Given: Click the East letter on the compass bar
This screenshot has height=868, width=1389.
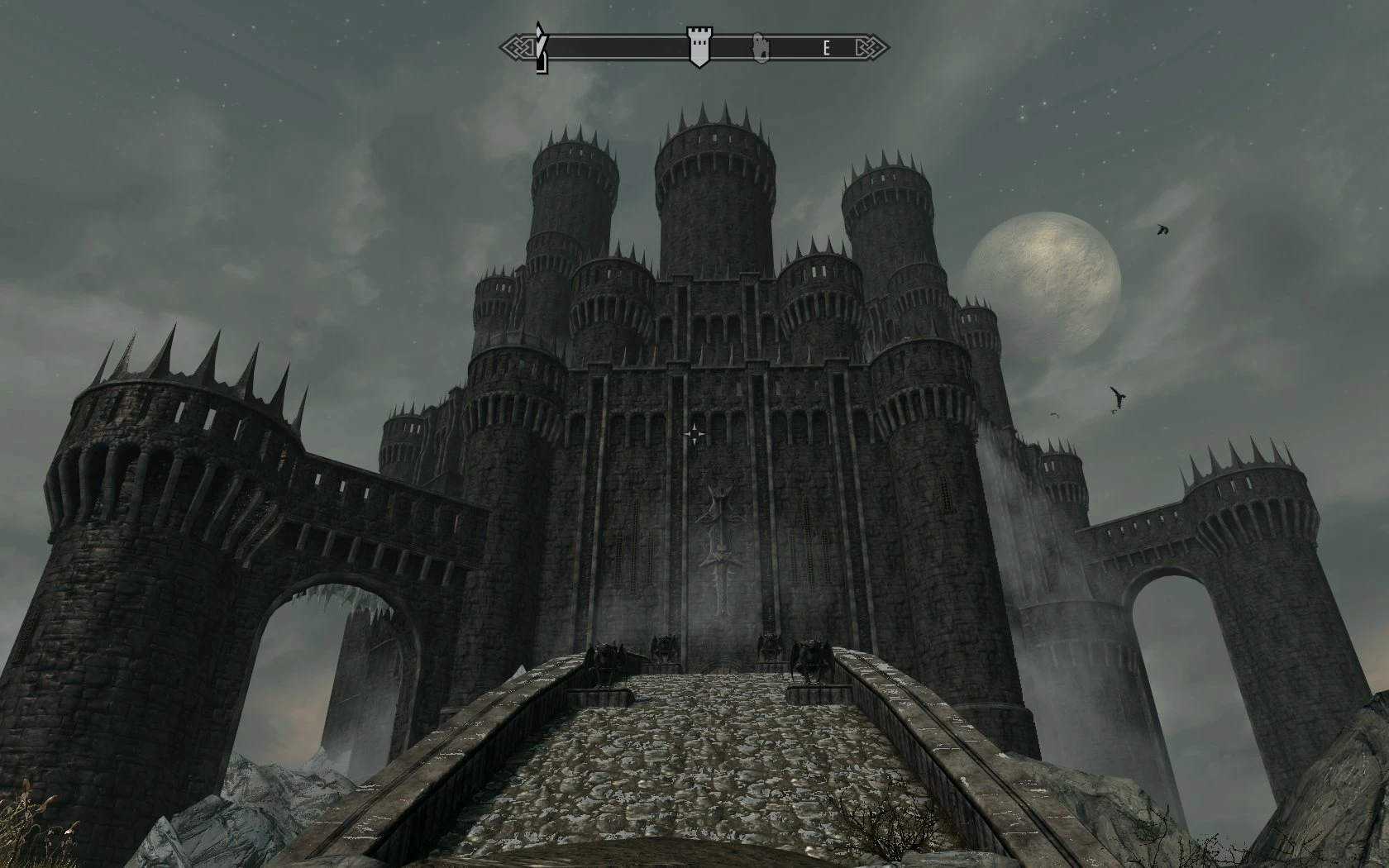Looking at the screenshot, I should [x=826, y=48].
